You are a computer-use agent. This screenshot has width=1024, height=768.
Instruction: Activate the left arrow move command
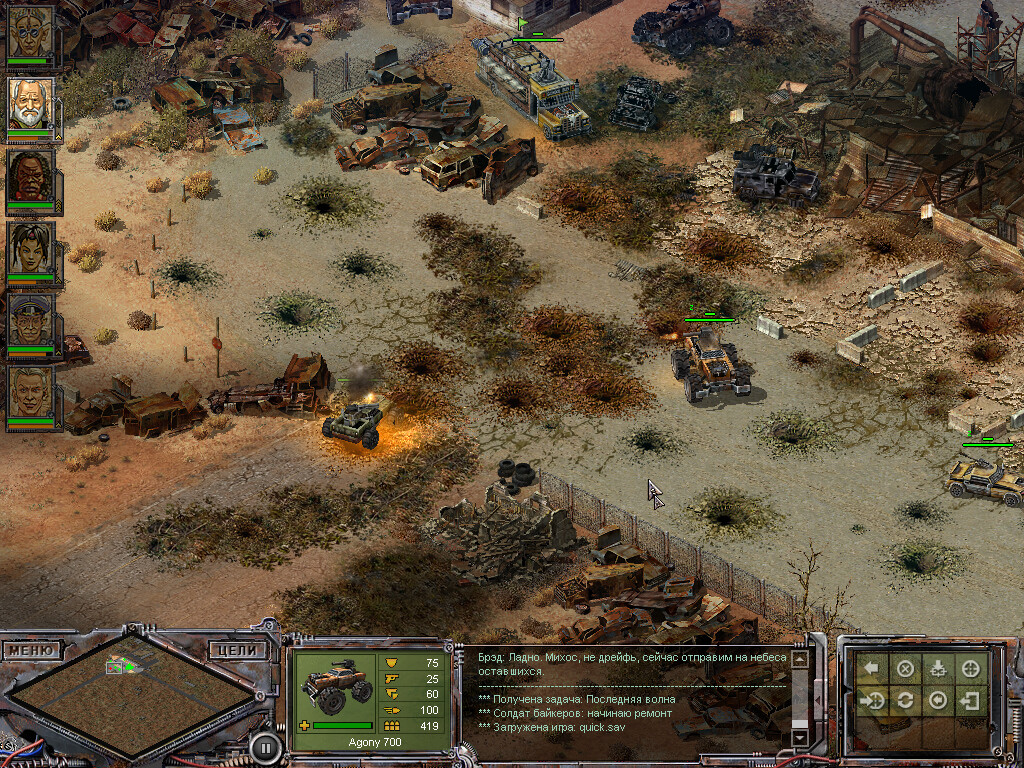coord(873,669)
